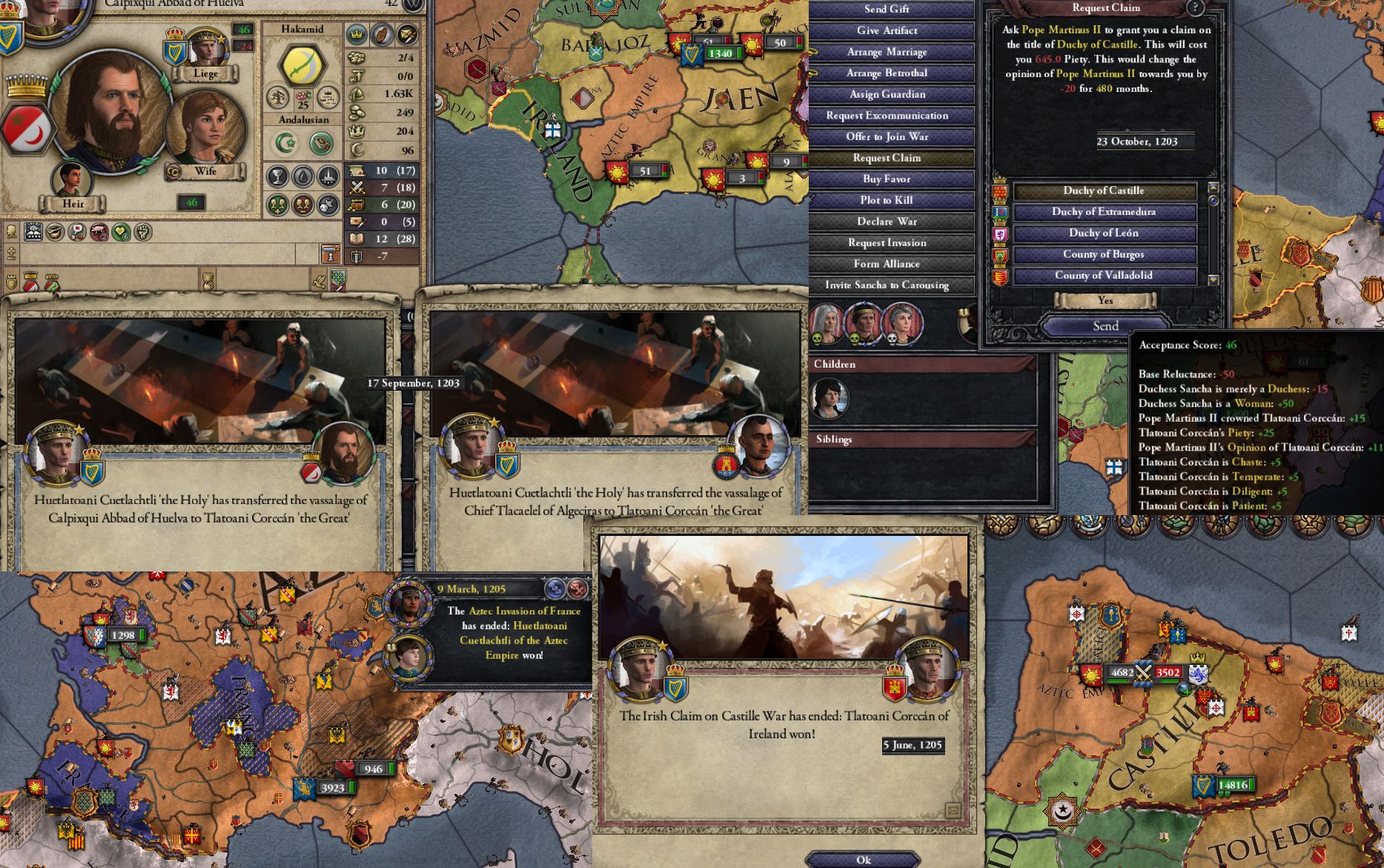Select Invite Sancha to Carousing option
Viewport: 1384px width, 868px height.
coord(887,285)
